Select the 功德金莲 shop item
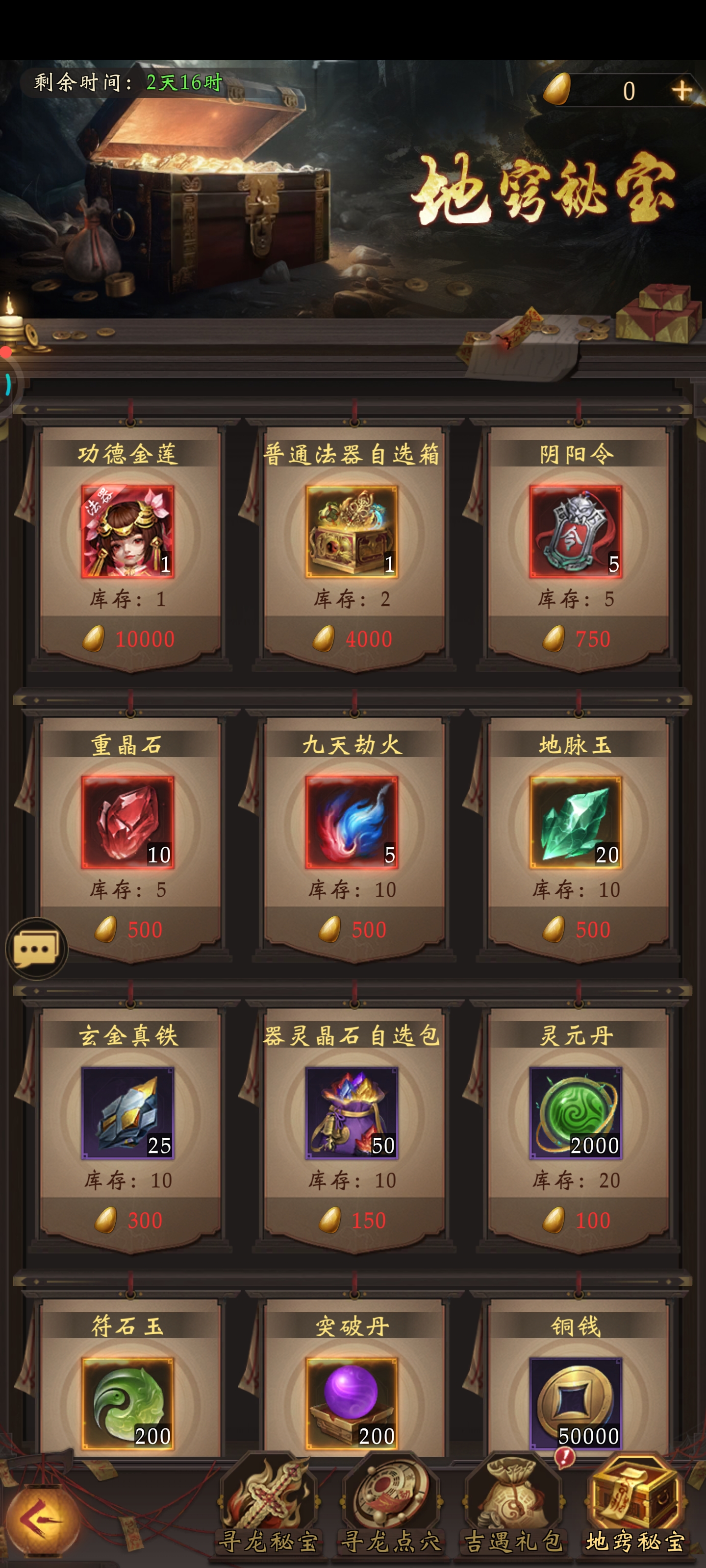 (x=128, y=531)
